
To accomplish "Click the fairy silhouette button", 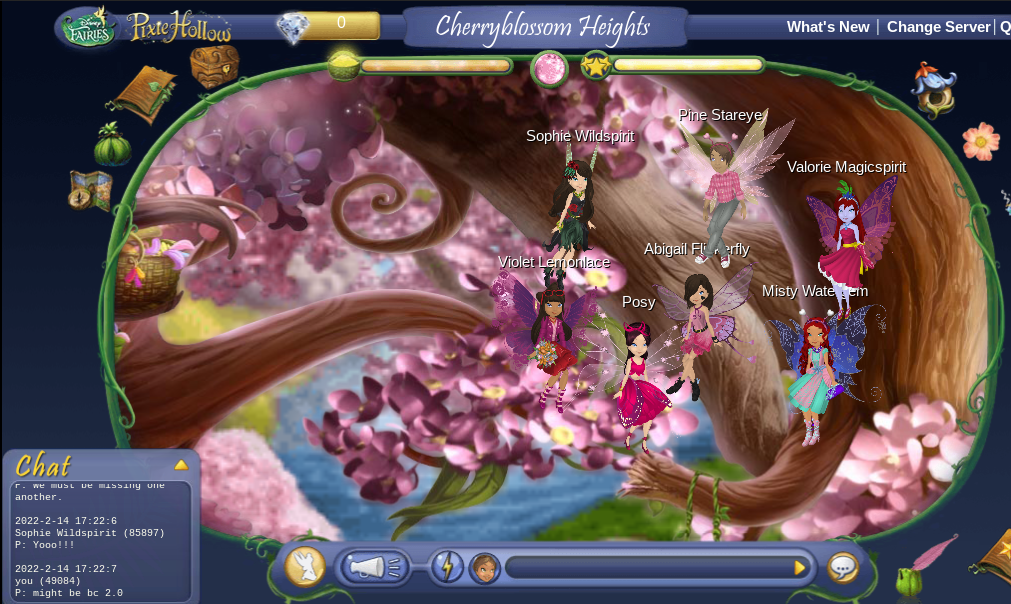I will tap(305, 567).
